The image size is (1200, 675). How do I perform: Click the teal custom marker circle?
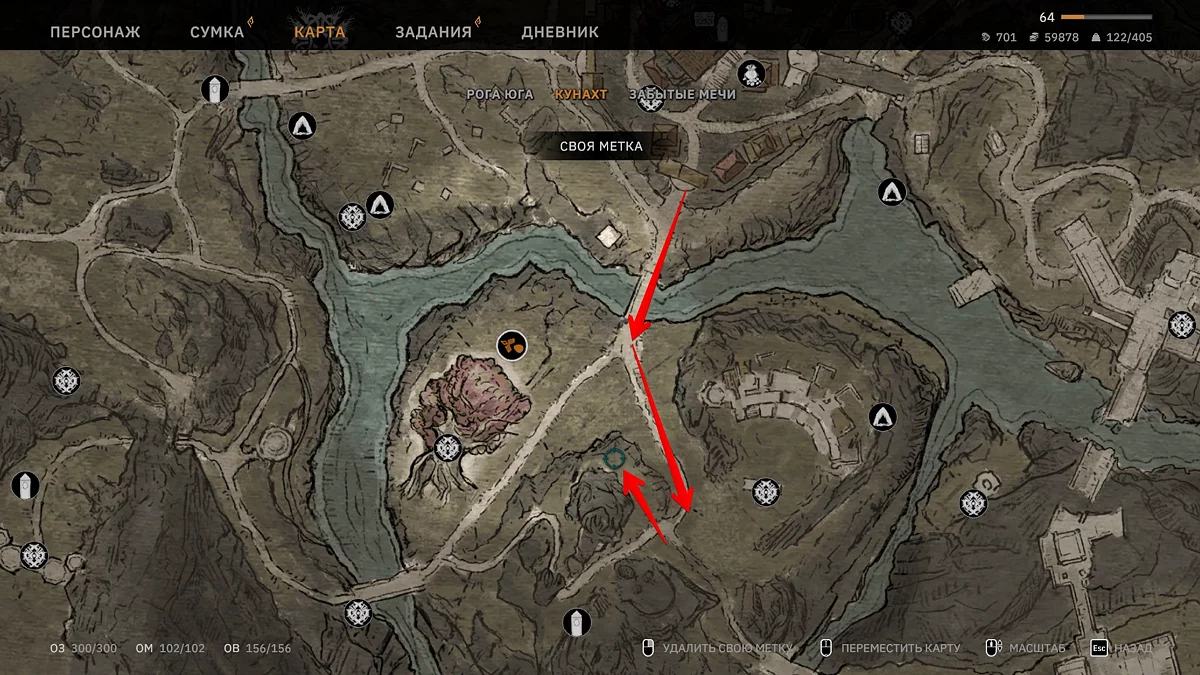(x=614, y=458)
